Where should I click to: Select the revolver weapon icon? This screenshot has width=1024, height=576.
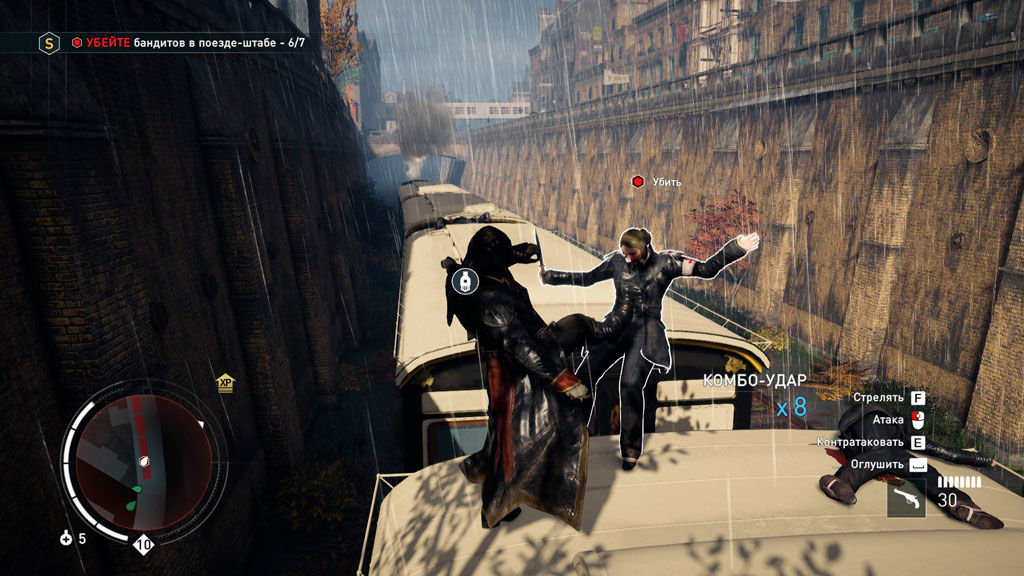tap(906, 497)
